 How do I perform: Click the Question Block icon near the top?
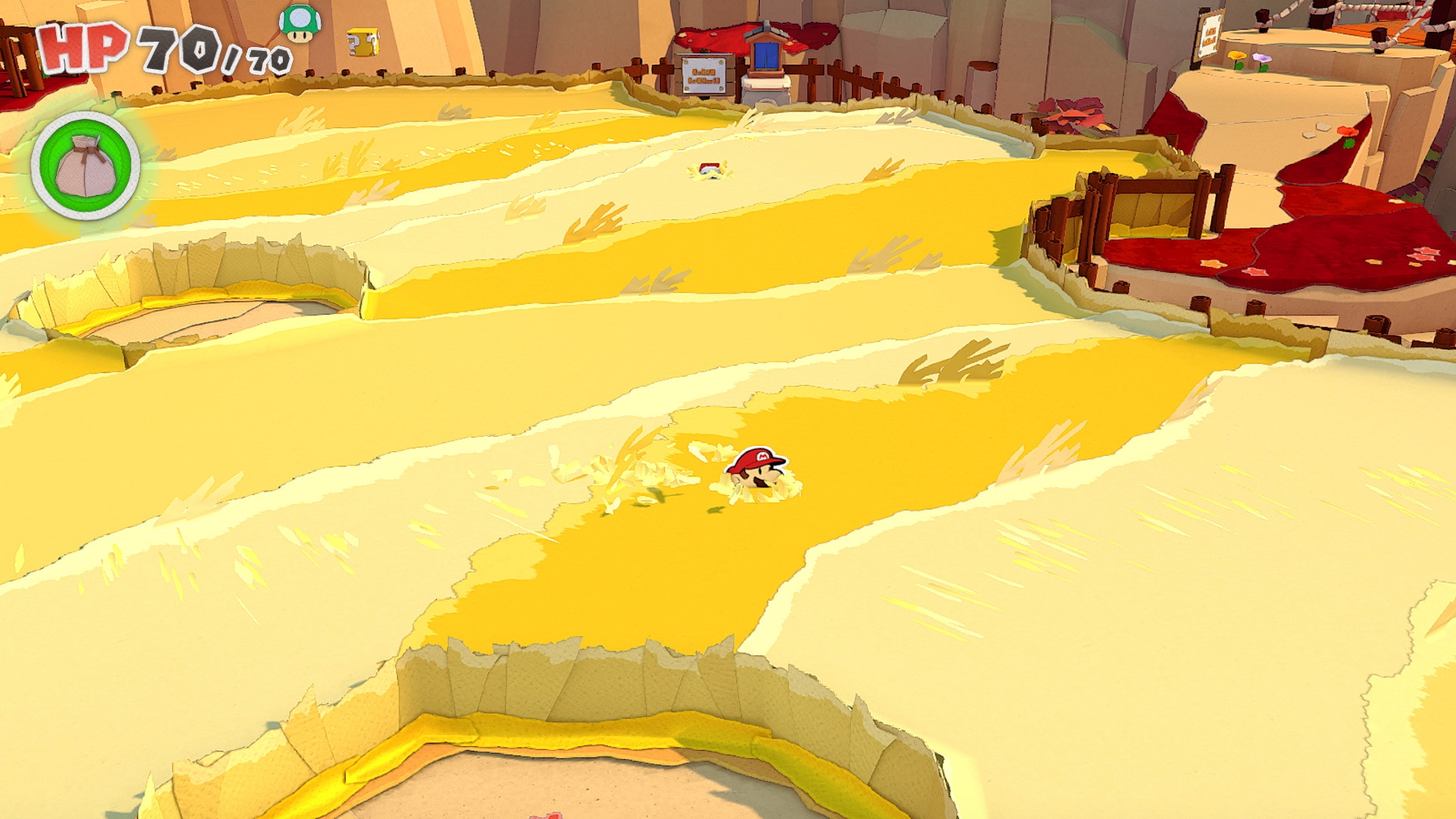tap(363, 42)
